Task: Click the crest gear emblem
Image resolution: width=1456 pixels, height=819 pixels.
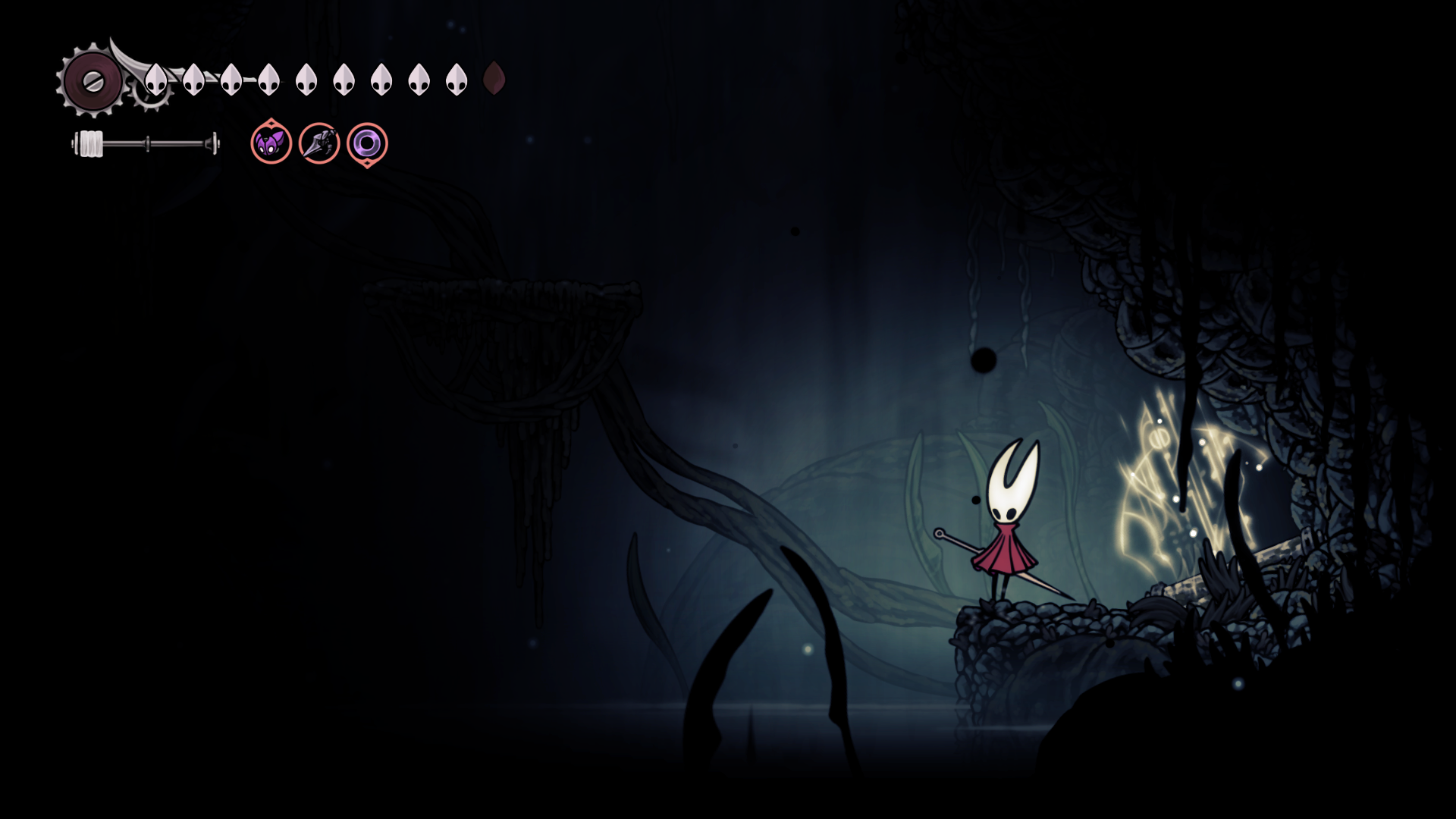Action: coord(93,81)
